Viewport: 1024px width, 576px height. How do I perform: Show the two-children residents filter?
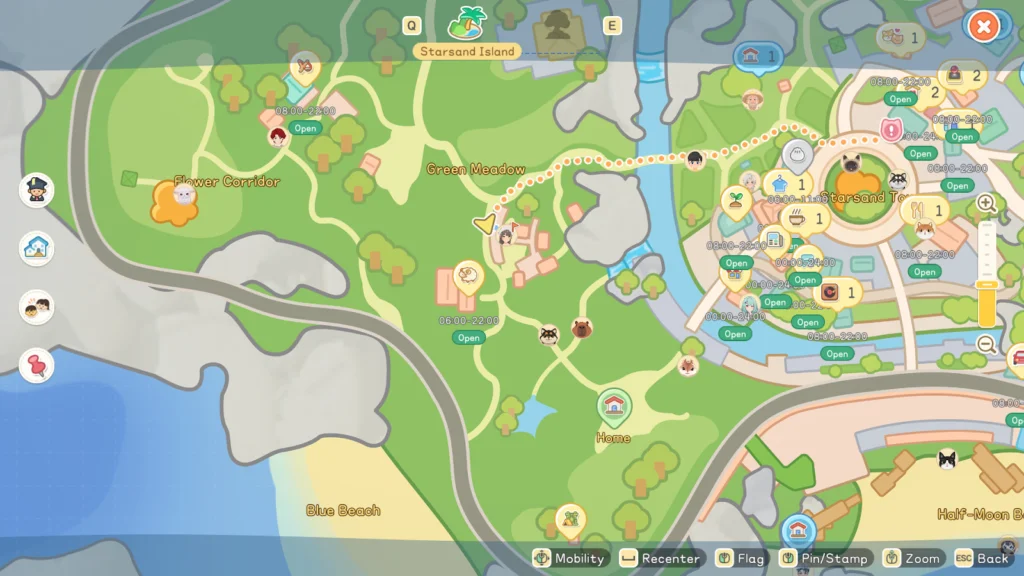(37, 307)
